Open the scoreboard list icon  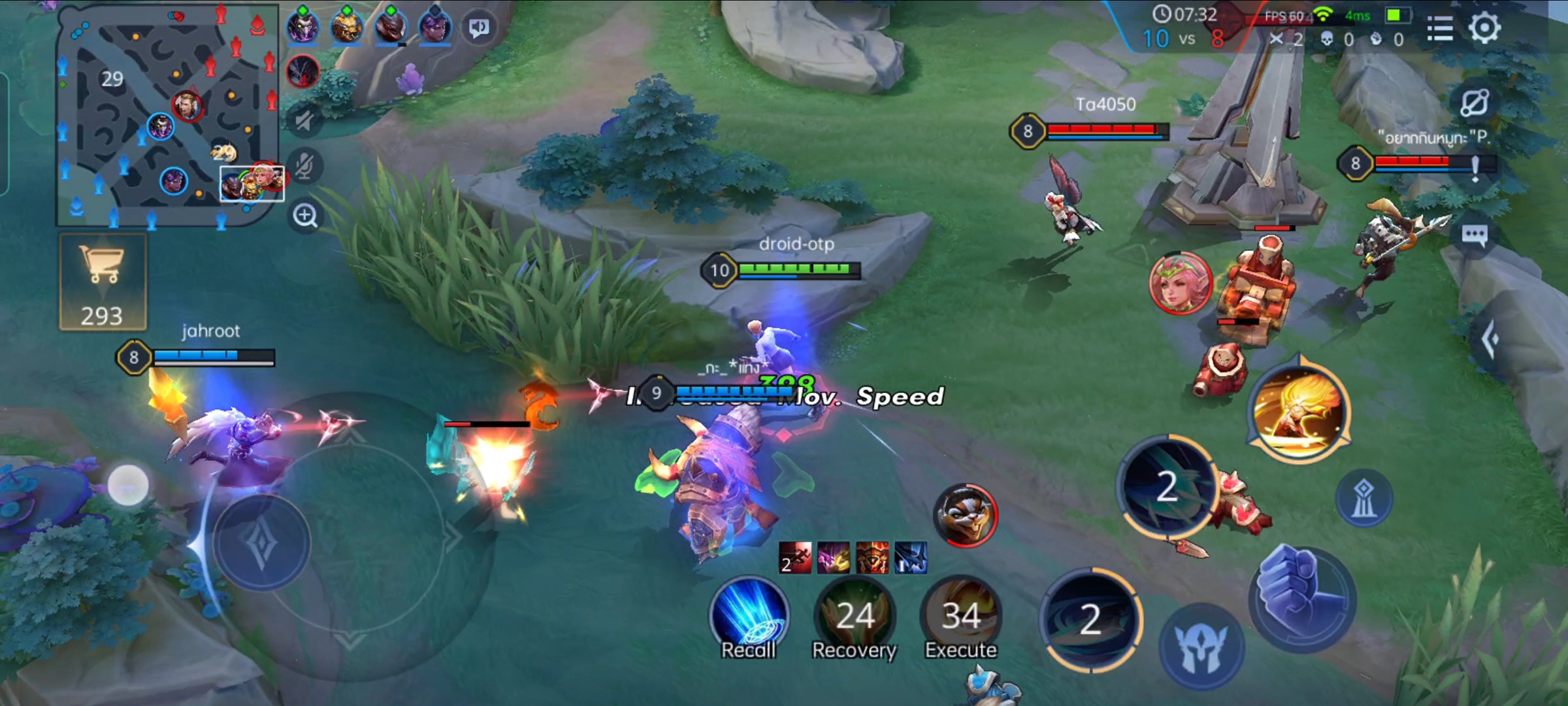click(1439, 28)
